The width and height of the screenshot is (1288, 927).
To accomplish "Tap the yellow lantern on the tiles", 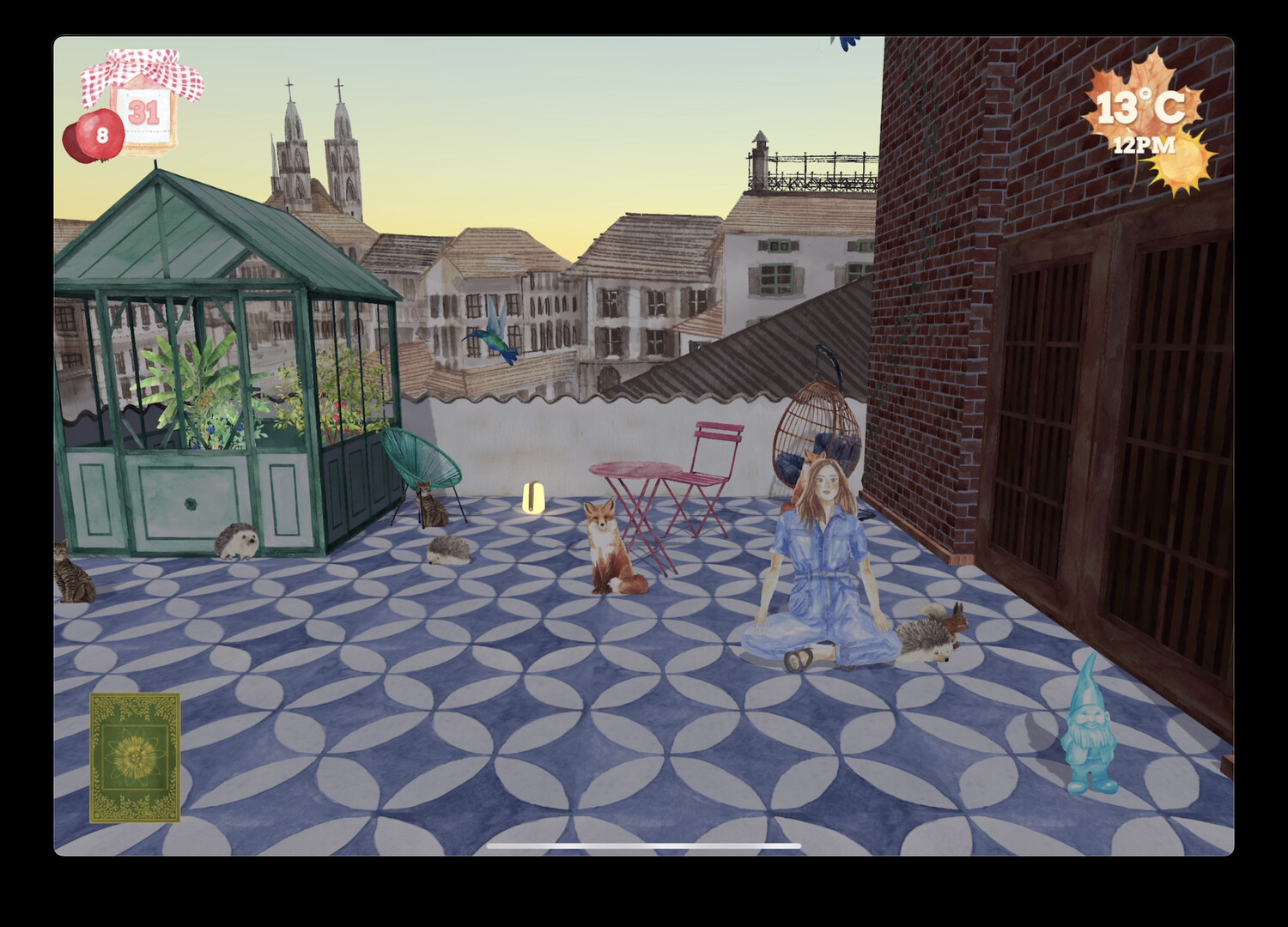I will coord(534,498).
